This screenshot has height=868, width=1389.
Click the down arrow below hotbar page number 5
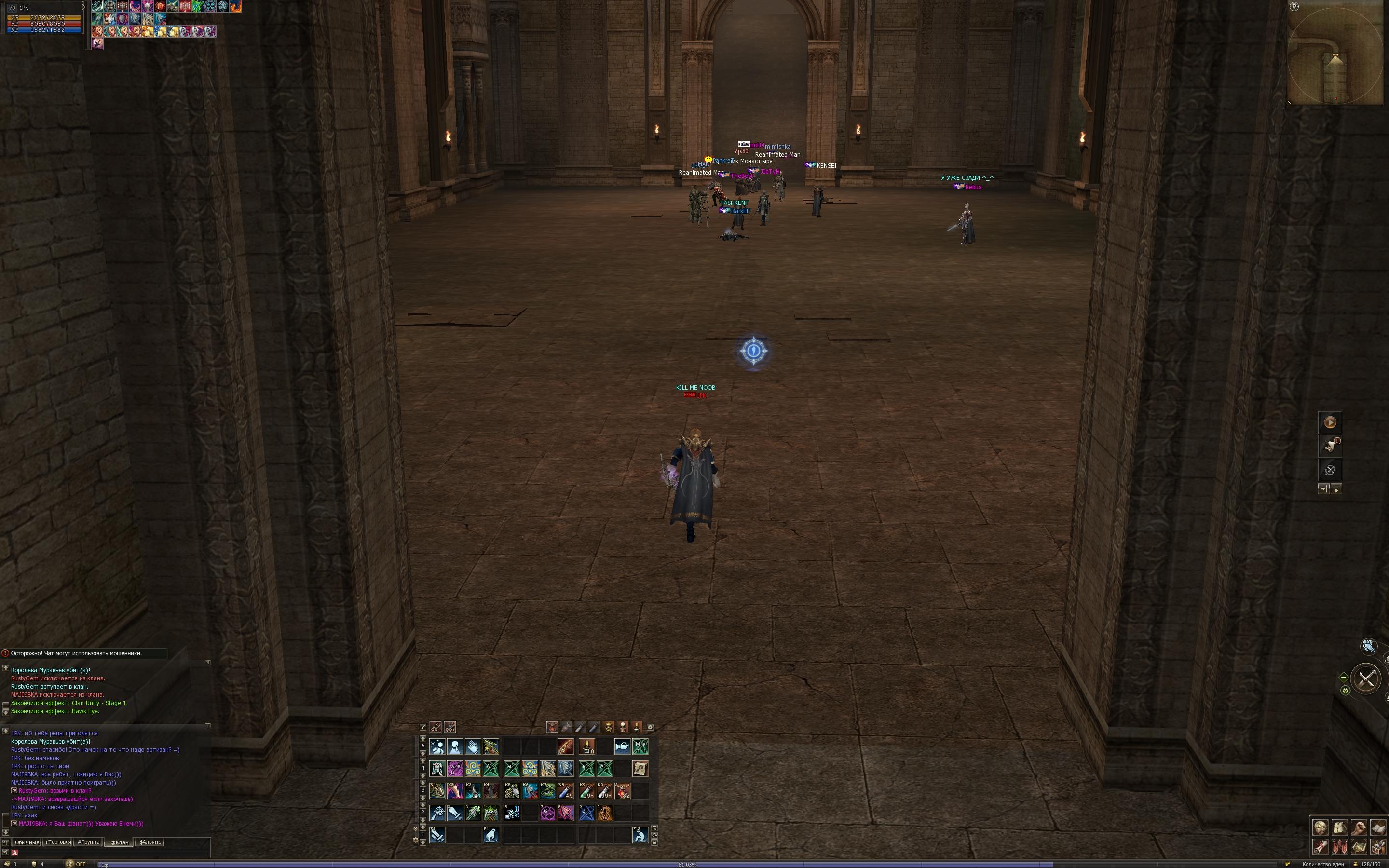click(x=423, y=754)
